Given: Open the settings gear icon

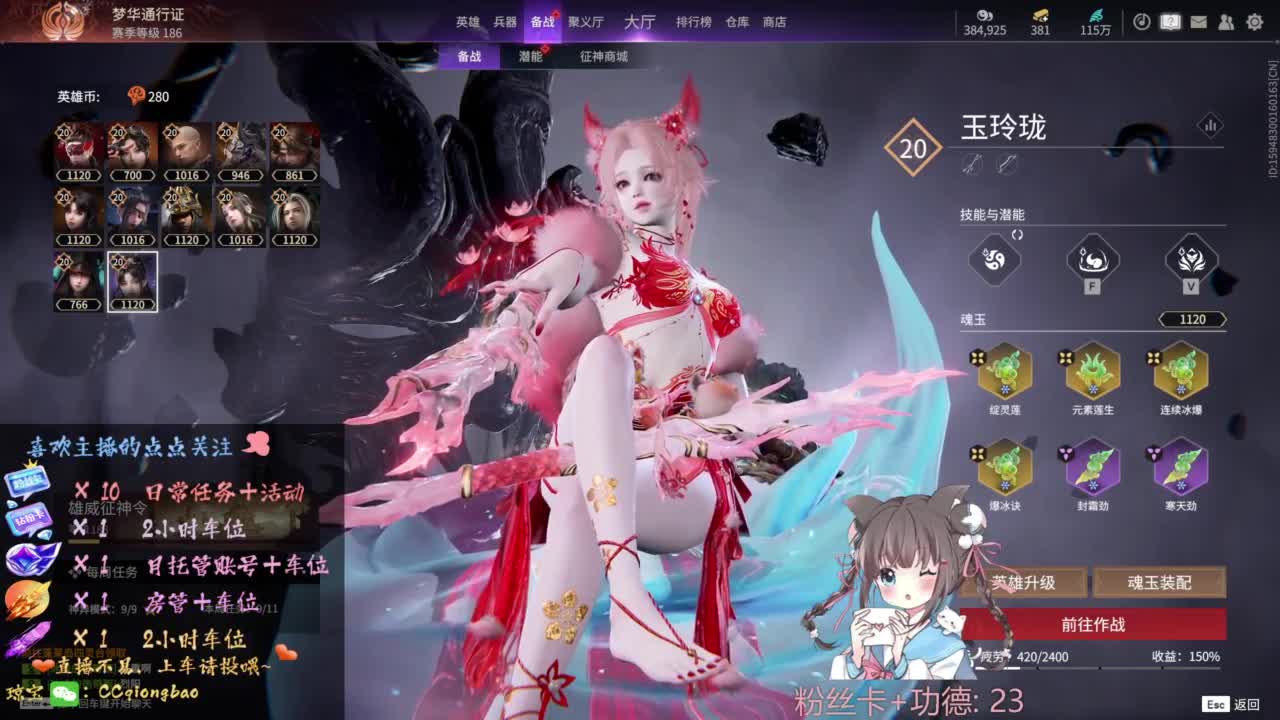Looking at the screenshot, I should pos(1255,21).
